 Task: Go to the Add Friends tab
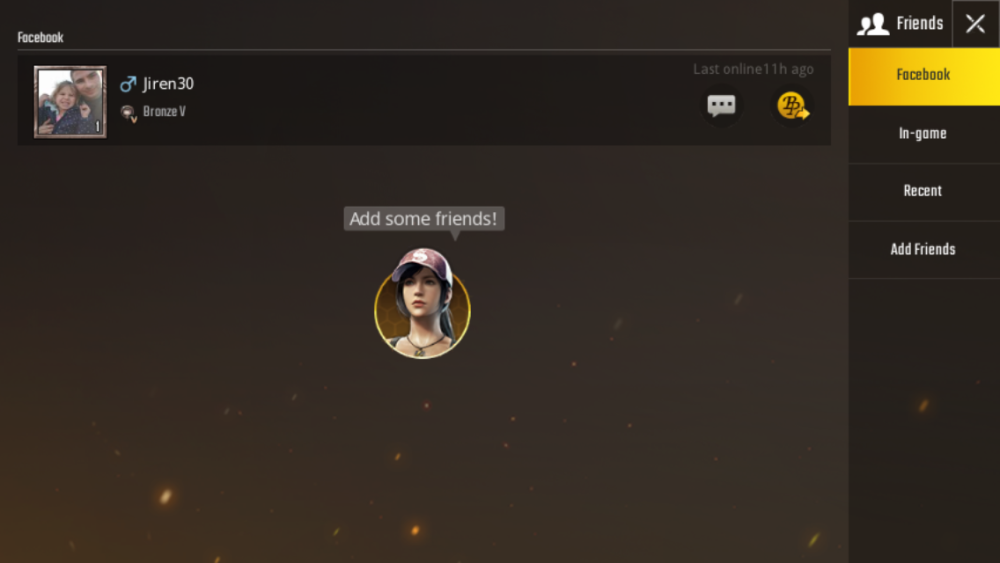(923, 249)
